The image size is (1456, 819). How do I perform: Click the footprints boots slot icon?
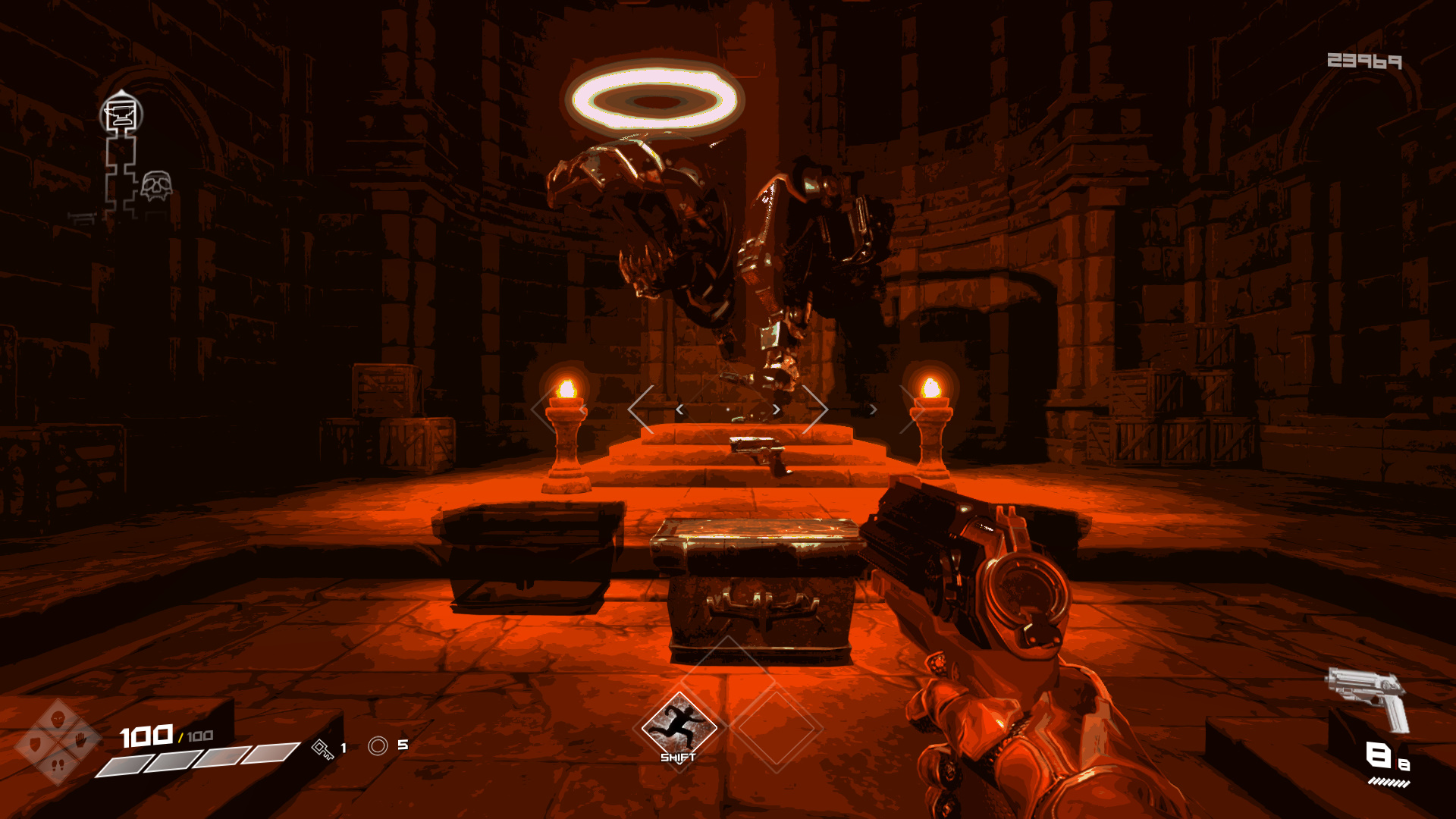tap(59, 764)
